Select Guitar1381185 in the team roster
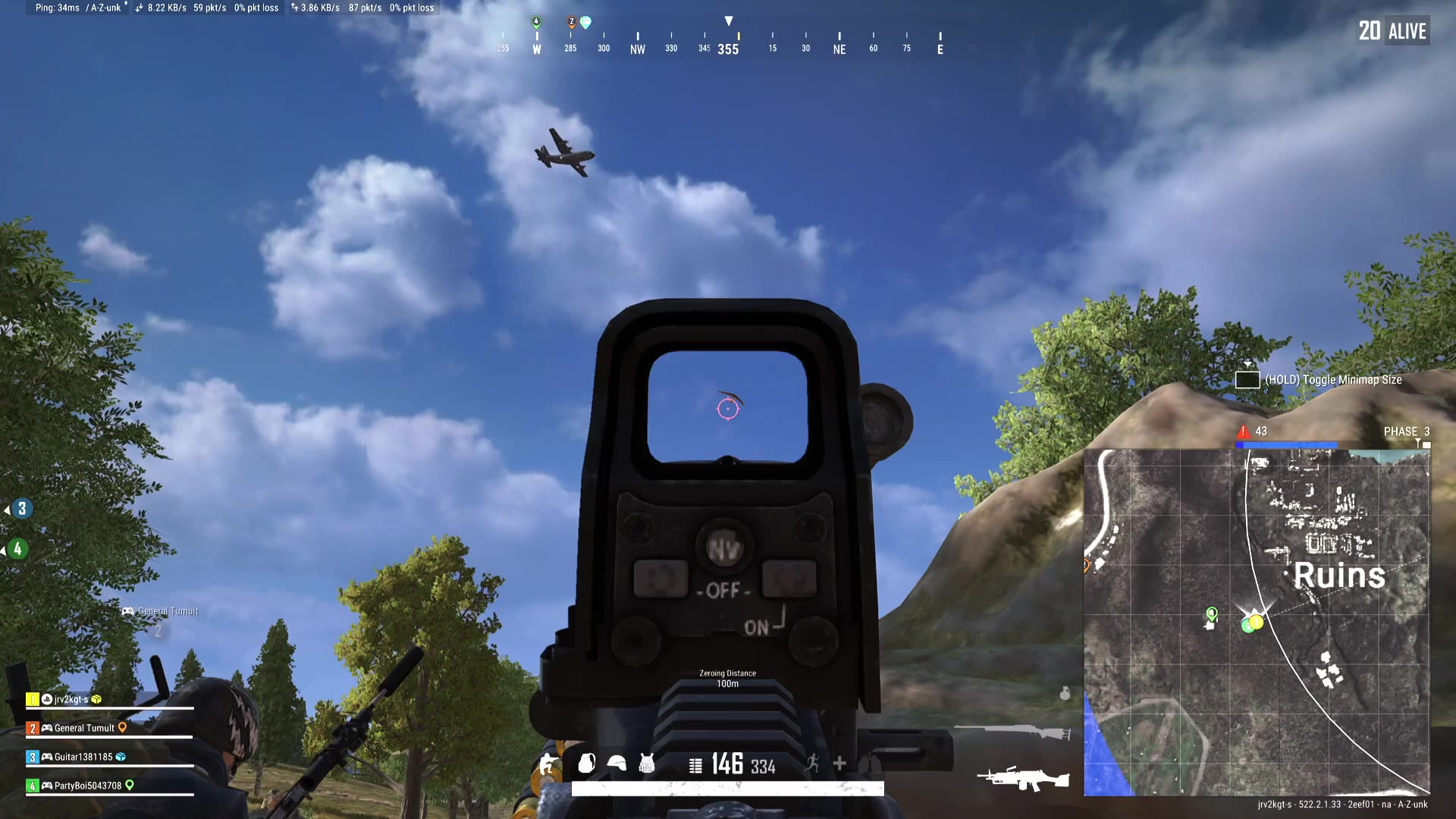 click(83, 756)
